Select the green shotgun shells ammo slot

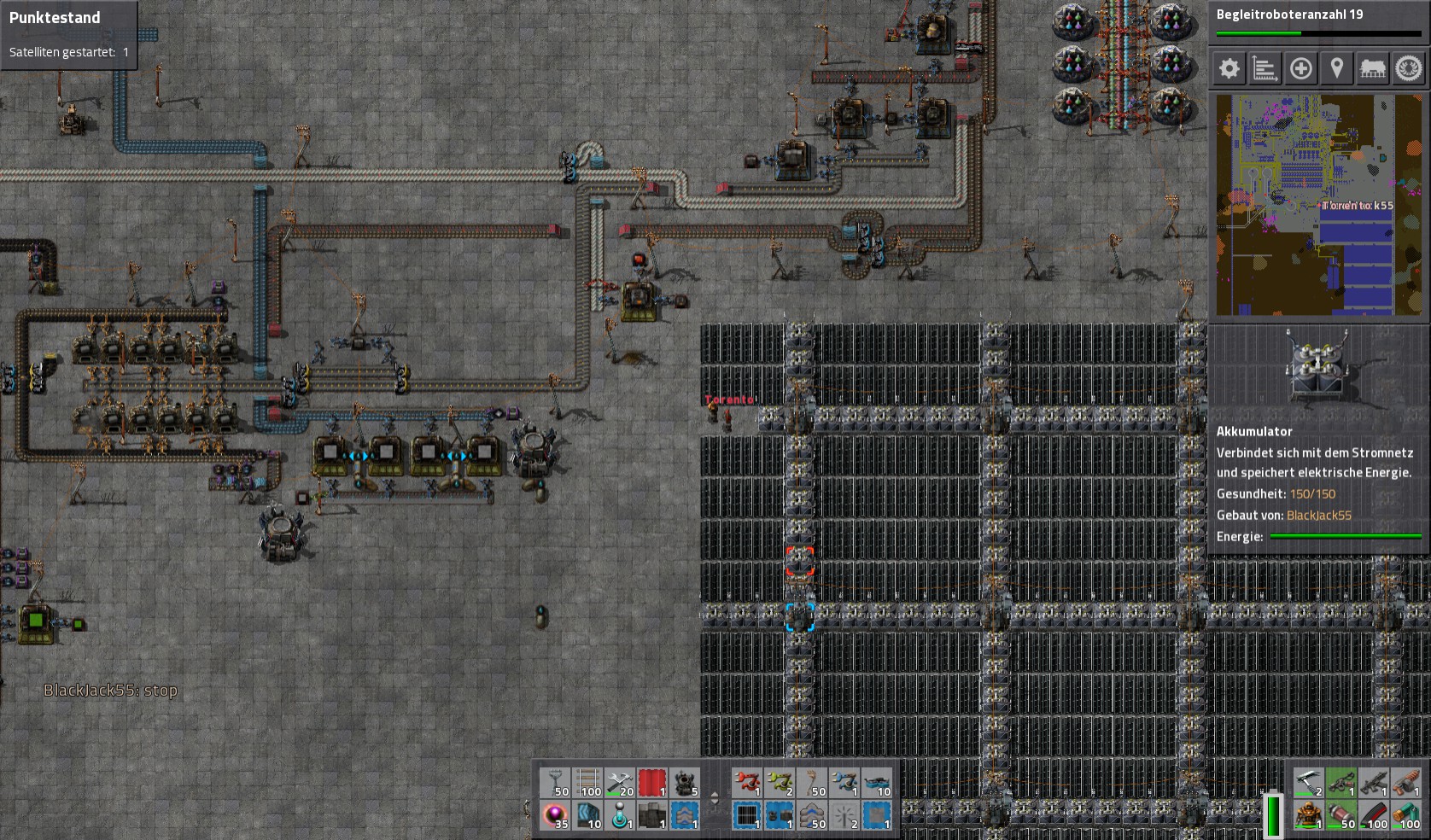pos(1406,815)
